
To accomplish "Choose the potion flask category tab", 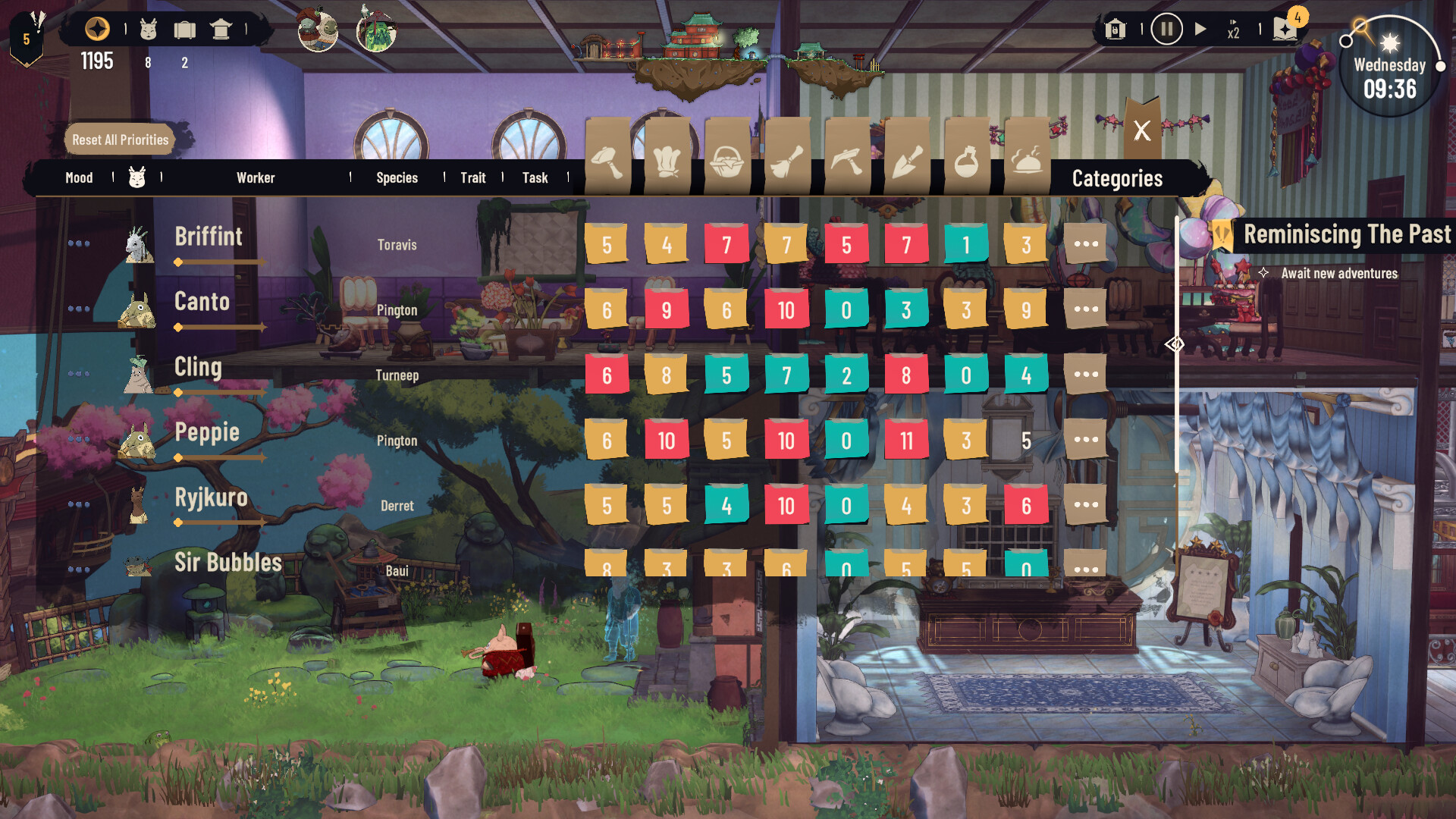I will pos(966,161).
